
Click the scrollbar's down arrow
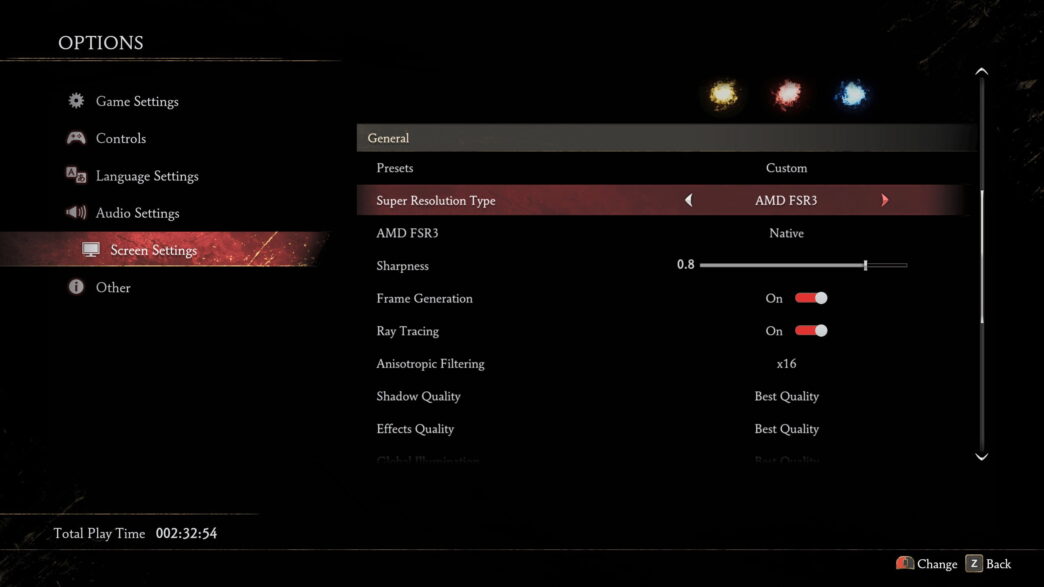pyautogui.click(x=981, y=457)
